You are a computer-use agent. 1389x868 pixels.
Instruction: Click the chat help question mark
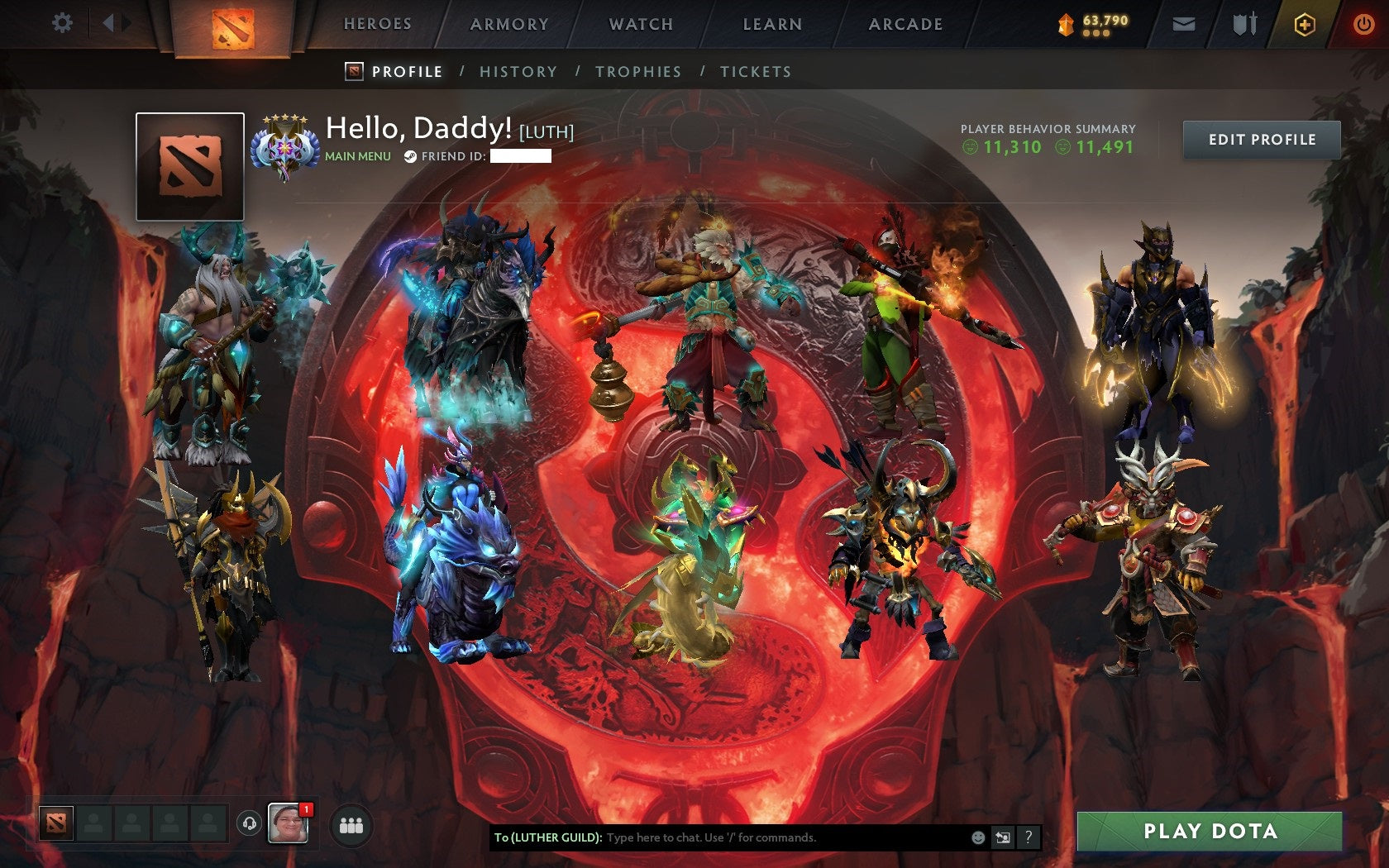tap(1028, 837)
